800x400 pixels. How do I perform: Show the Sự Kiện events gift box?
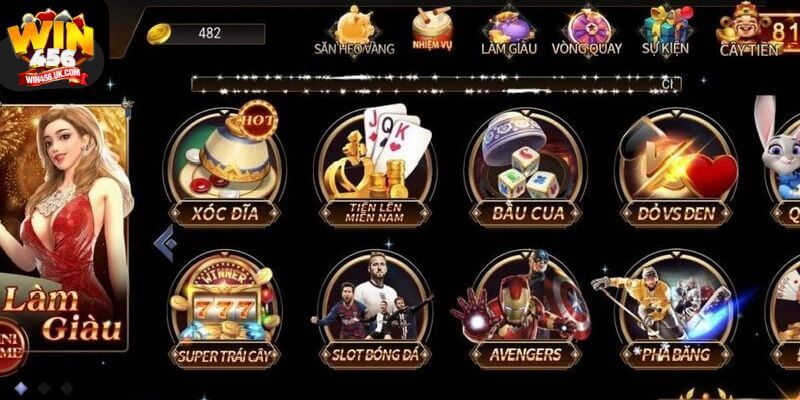point(666,30)
